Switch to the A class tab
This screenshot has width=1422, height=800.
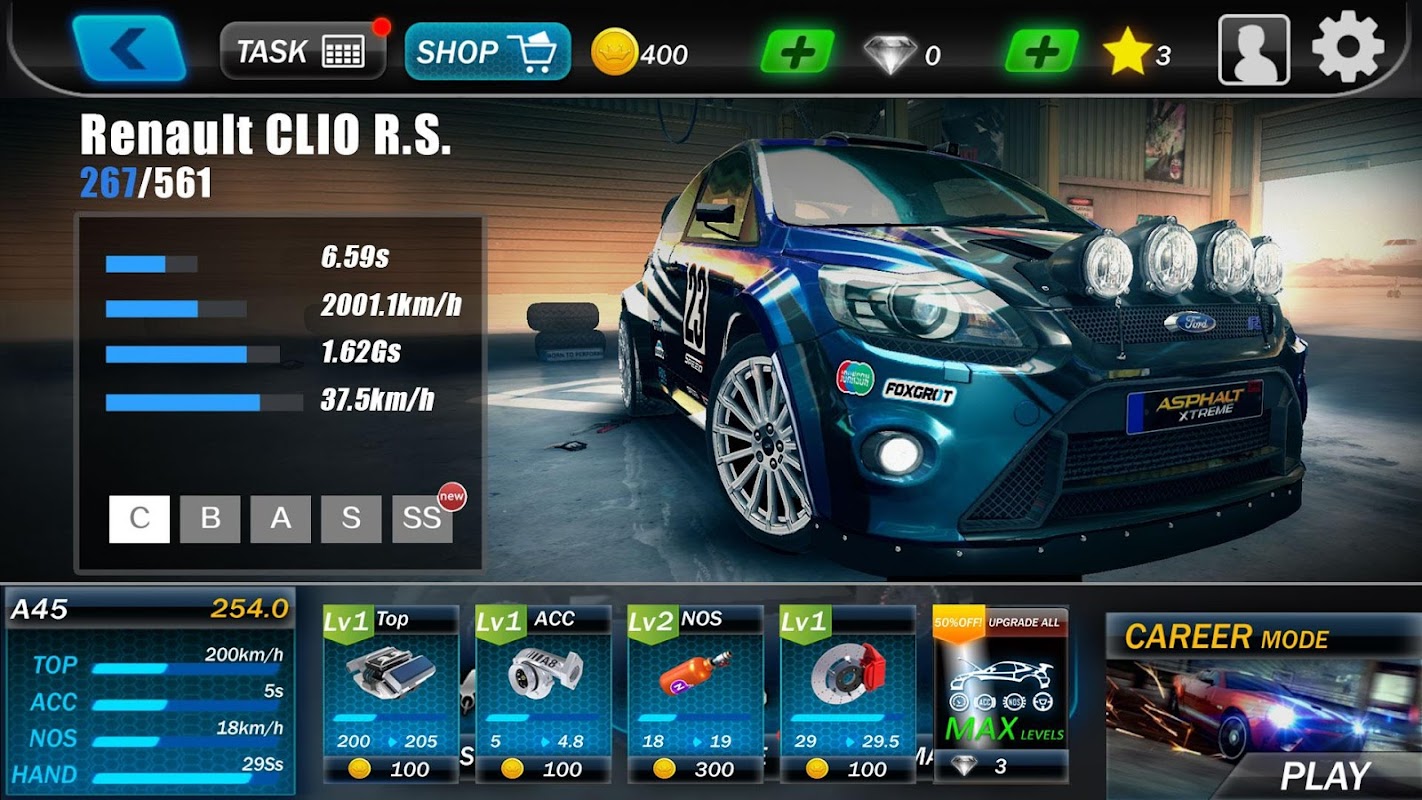pyautogui.click(x=281, y=519)
